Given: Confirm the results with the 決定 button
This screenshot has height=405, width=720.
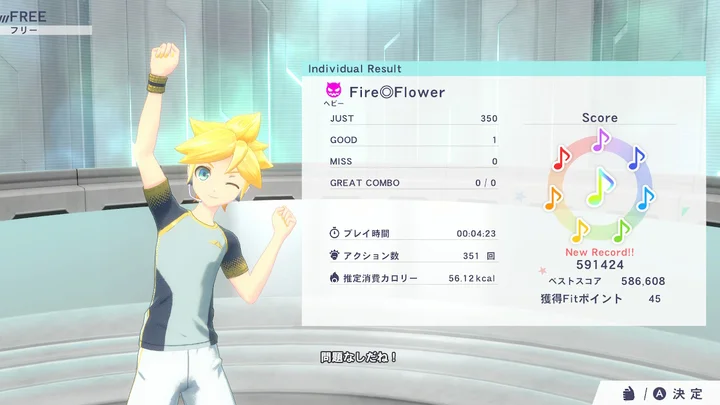Looking at the screenshot, I should pyautogui.click(x=677, y=392).
